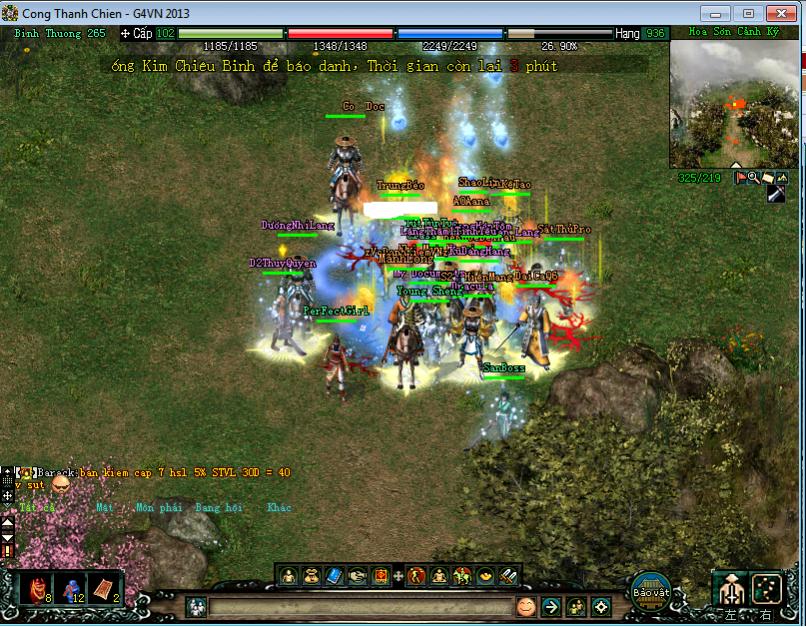Select the Môn phái chat tab
This screenshot has height=627, width=806.
pos(158,507)
